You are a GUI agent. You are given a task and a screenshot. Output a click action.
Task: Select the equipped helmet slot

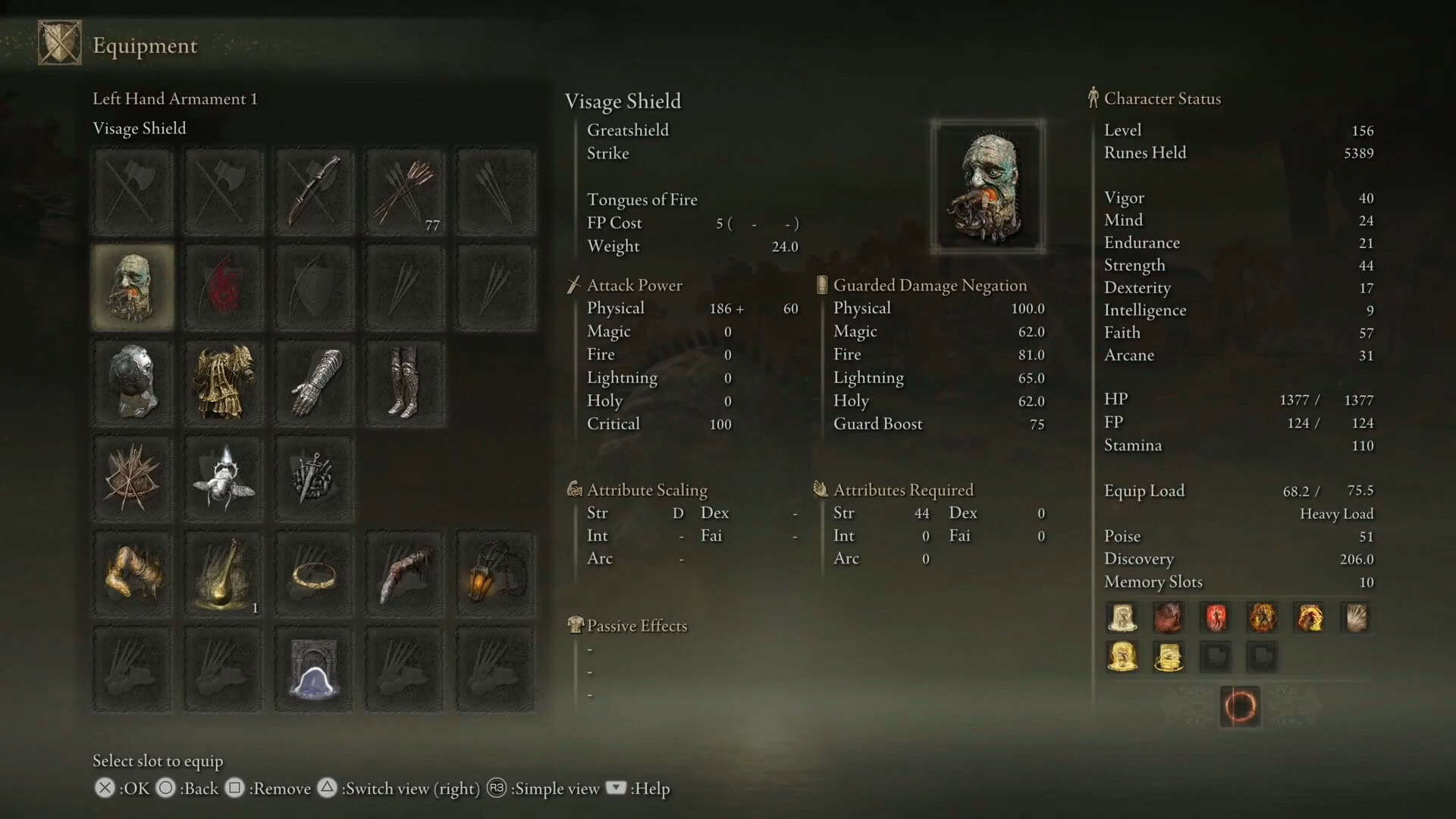(133, 382)
